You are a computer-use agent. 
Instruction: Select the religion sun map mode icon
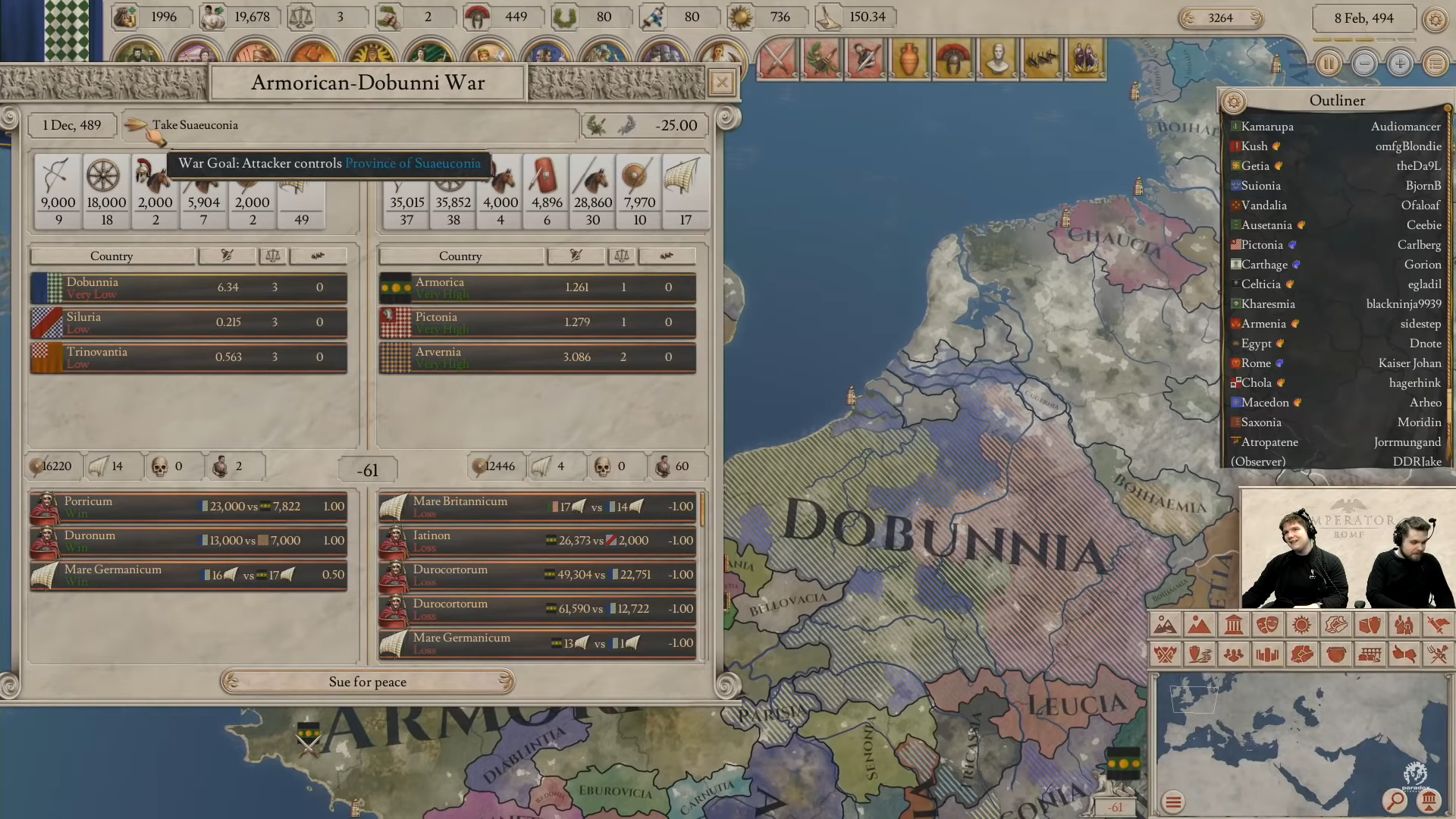1301,625
